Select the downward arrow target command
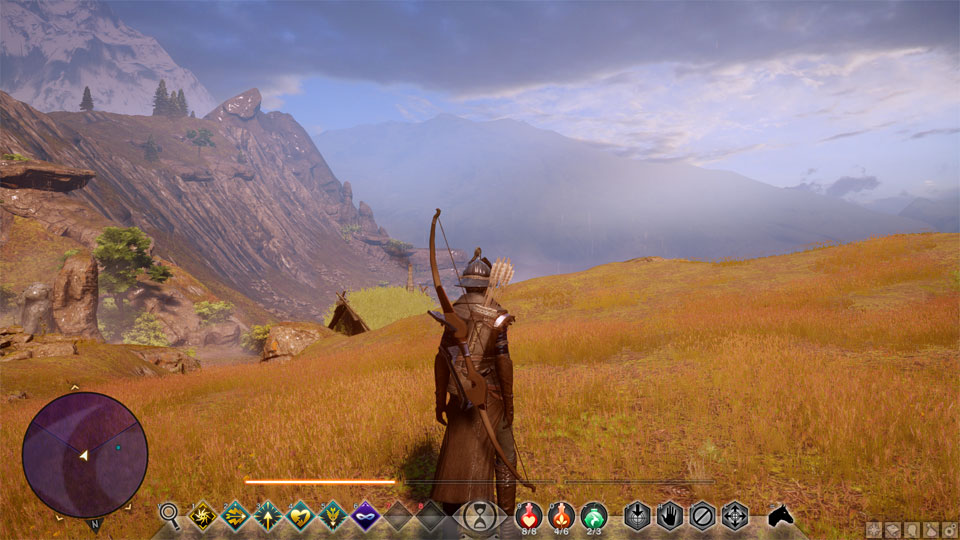The image size is (960, 540). pyautogui.click(x=638, y=515)
